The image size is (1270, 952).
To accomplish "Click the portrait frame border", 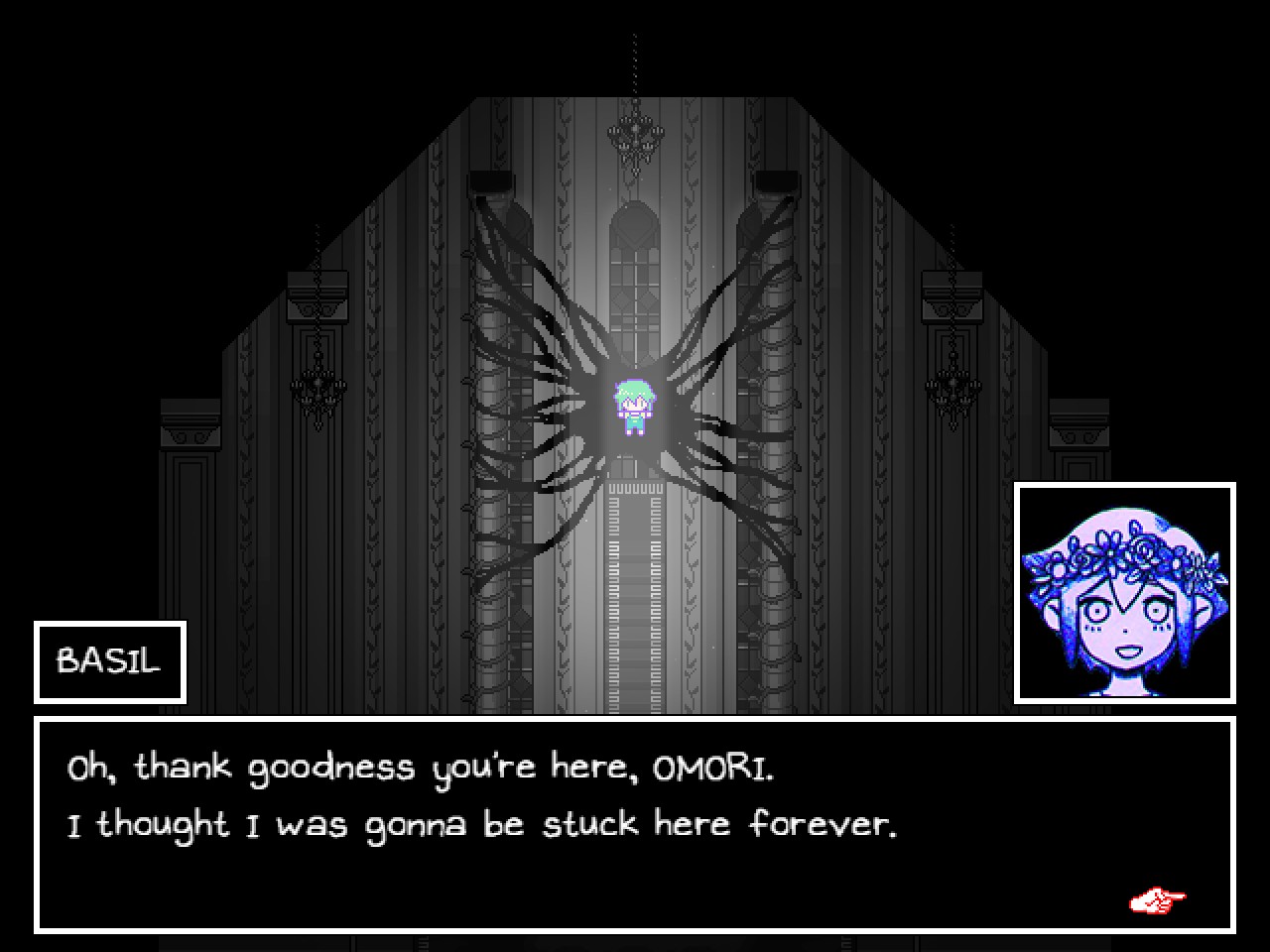I will click(x=1125, y=483).
